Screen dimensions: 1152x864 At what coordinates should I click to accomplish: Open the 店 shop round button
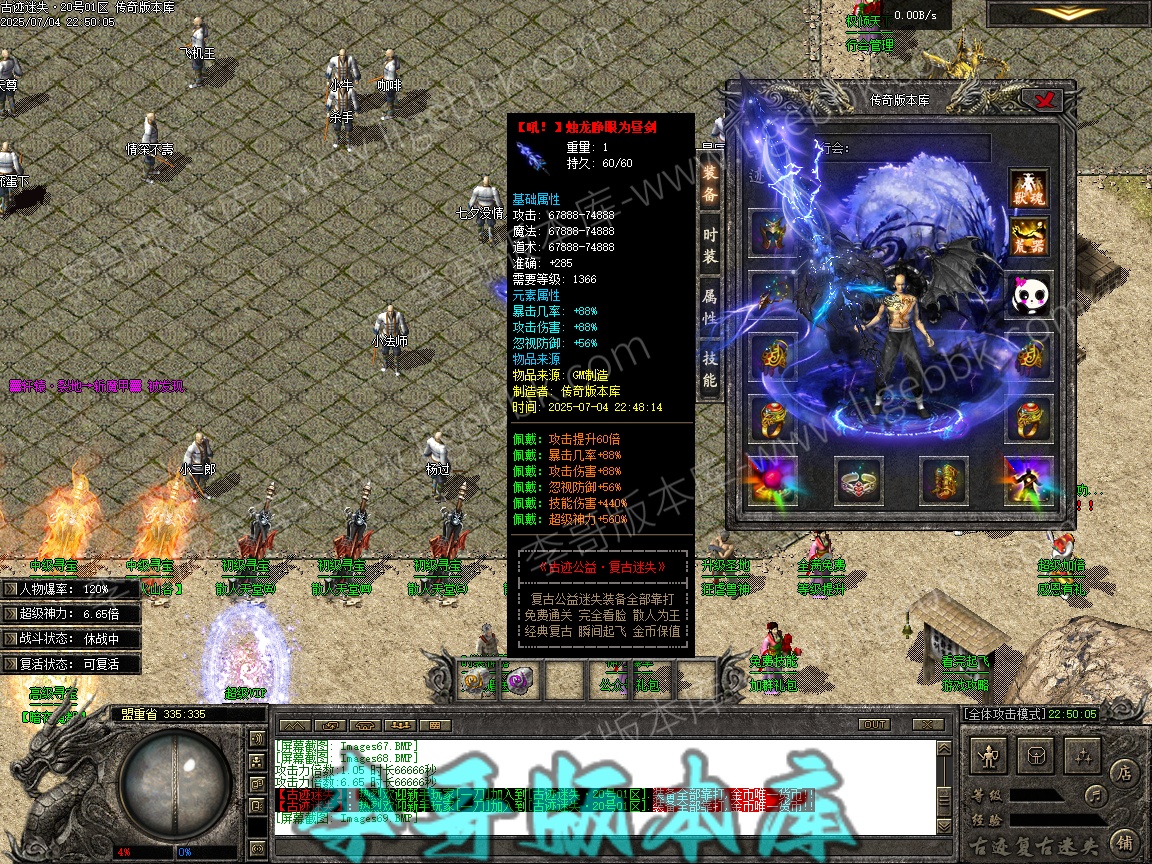coord(1123,771)
